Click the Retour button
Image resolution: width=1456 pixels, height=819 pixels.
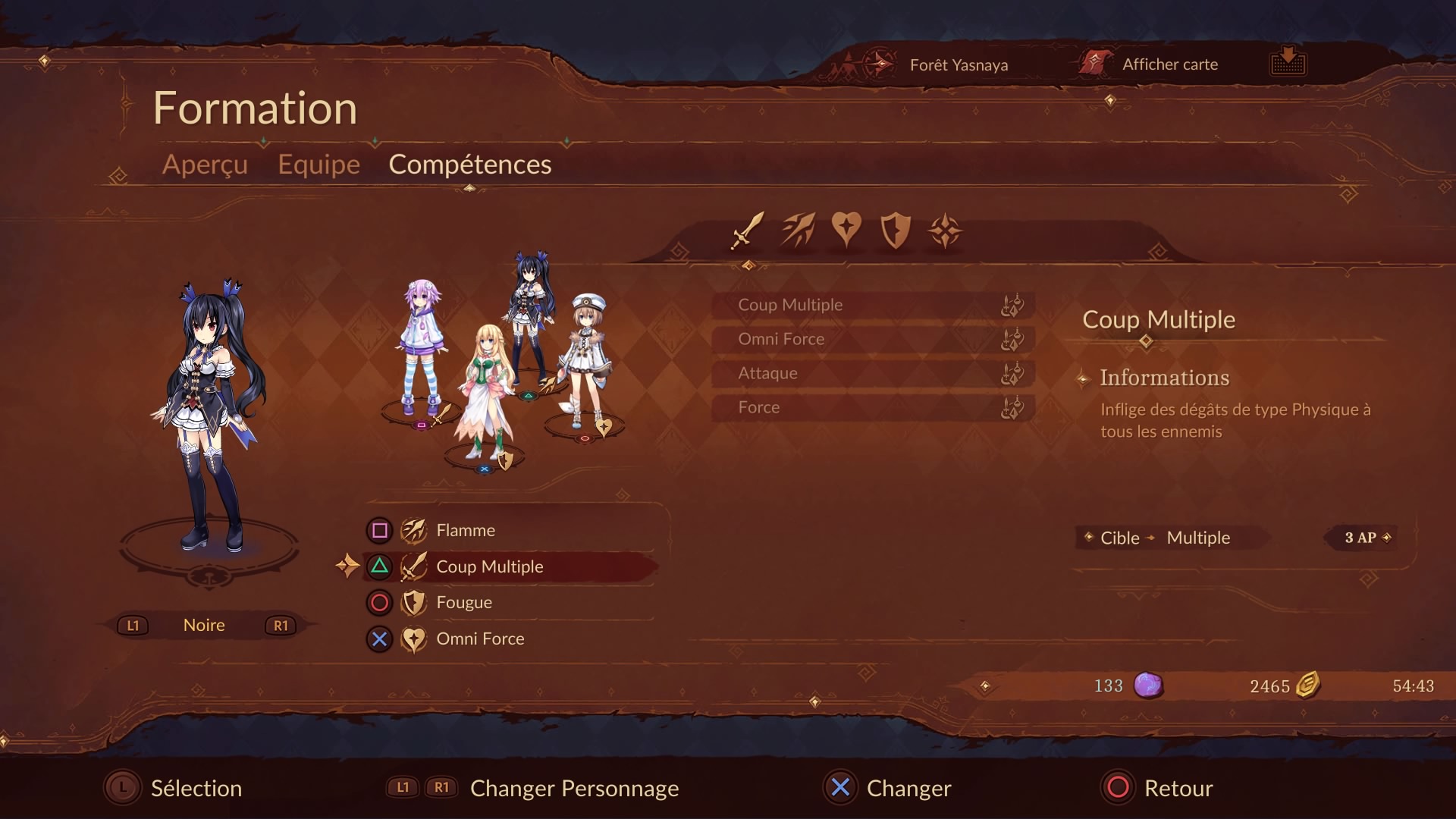pyautogui.click(x=1159, y=788)
